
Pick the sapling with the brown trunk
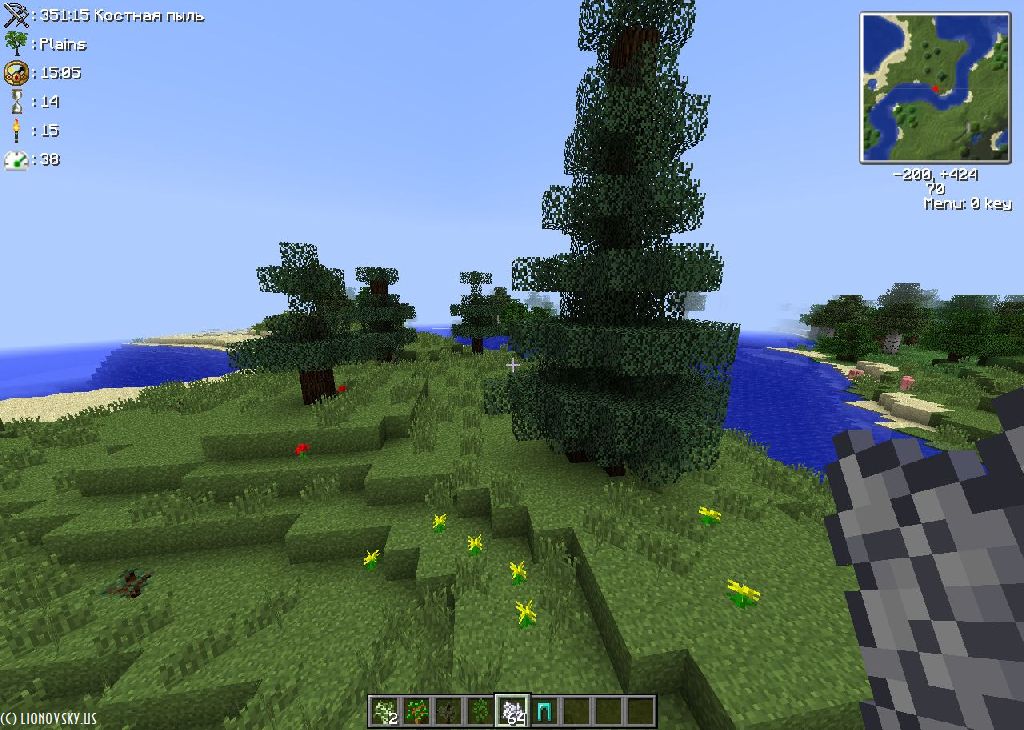click(417, 711)
